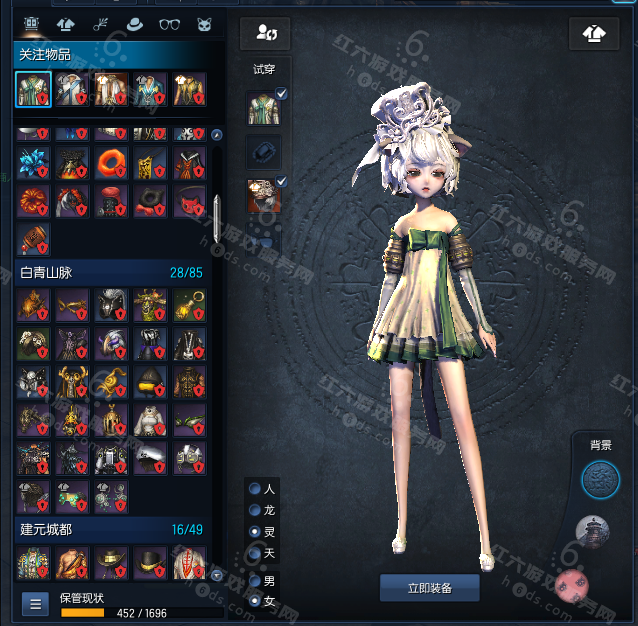Click the character swap button
Image resolution: width=638 pixels, height=626 pixels.
coord(265,33)
